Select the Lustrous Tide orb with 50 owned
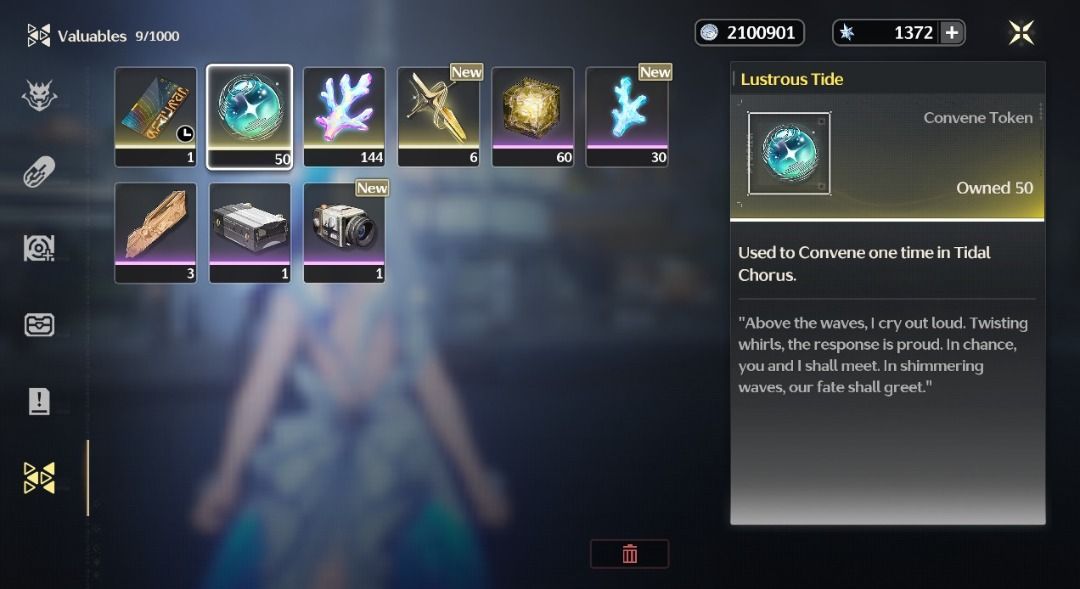Screen dimensions: 1080x589 click(x=250, y=116)
